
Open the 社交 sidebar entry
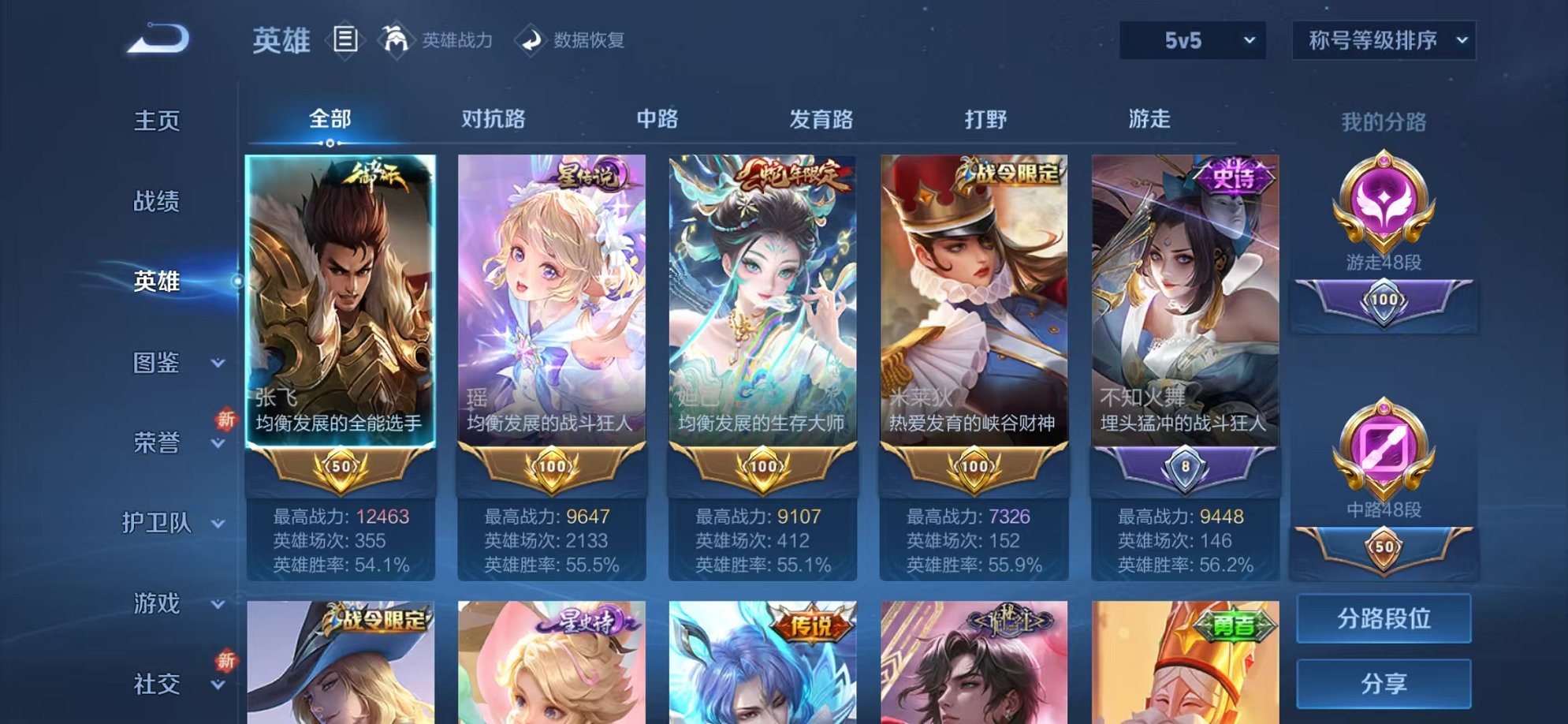[158, 684]
